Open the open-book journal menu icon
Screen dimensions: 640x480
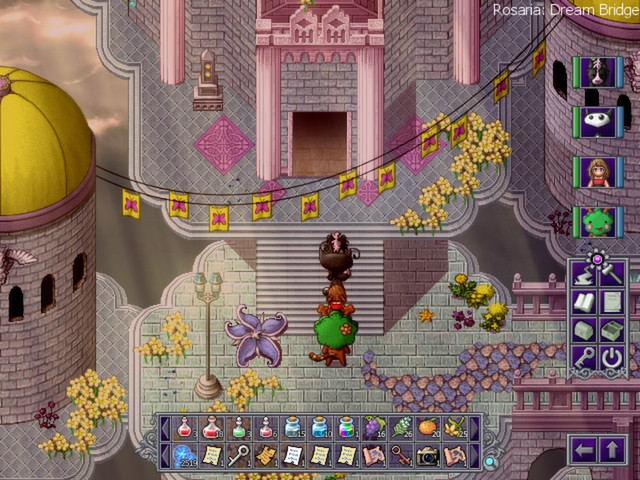click(585, 301)
